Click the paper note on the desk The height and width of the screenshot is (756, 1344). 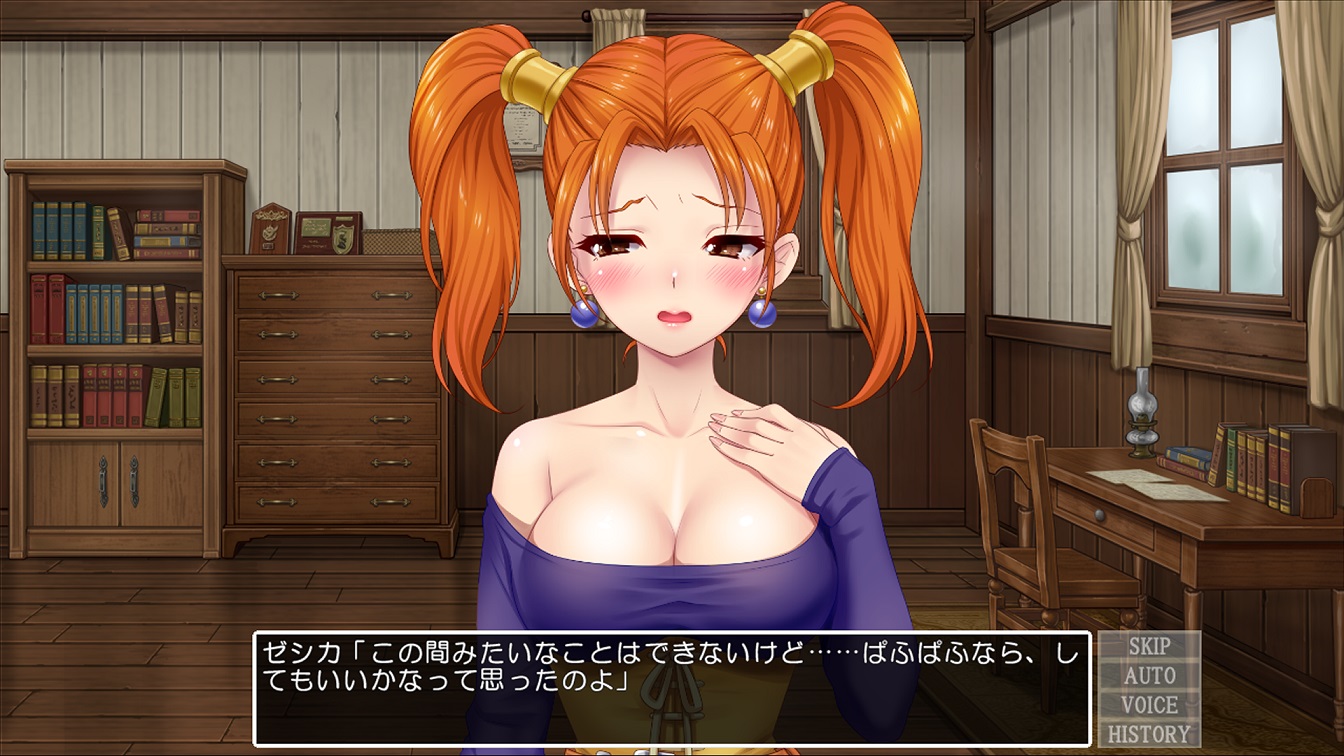click(1149, 486)
